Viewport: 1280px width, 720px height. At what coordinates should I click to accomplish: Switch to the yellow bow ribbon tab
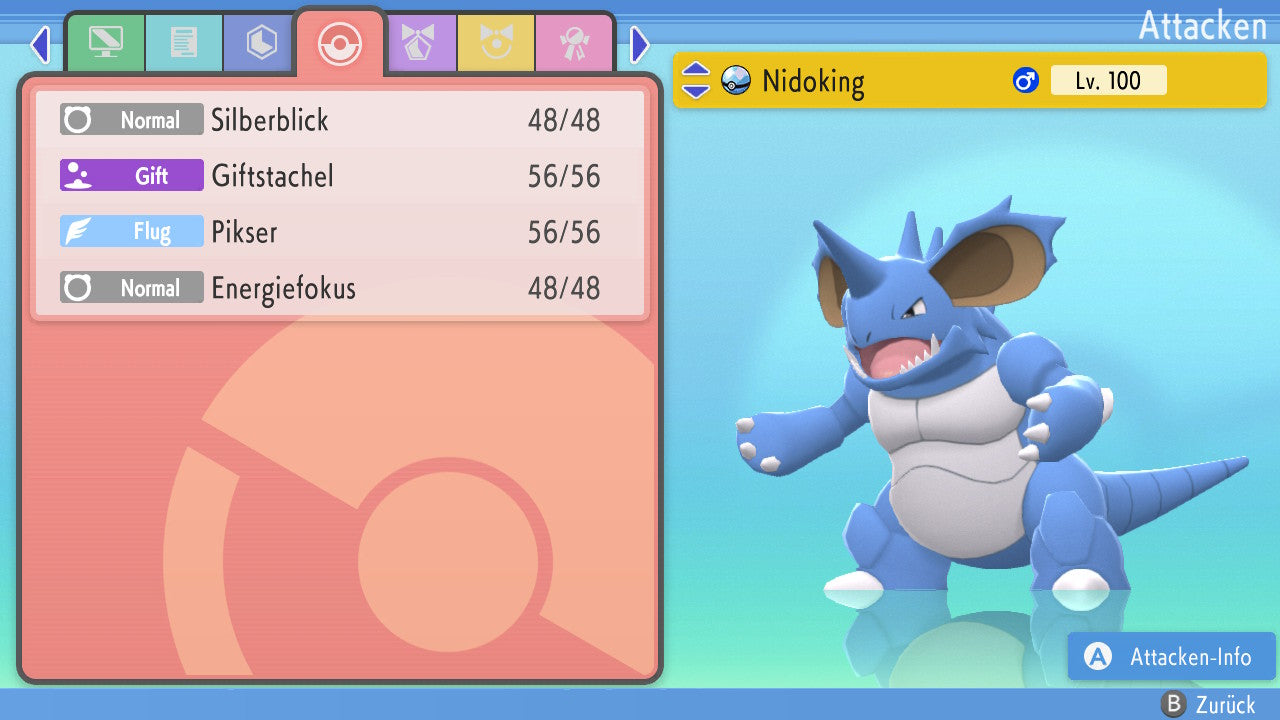497,43
